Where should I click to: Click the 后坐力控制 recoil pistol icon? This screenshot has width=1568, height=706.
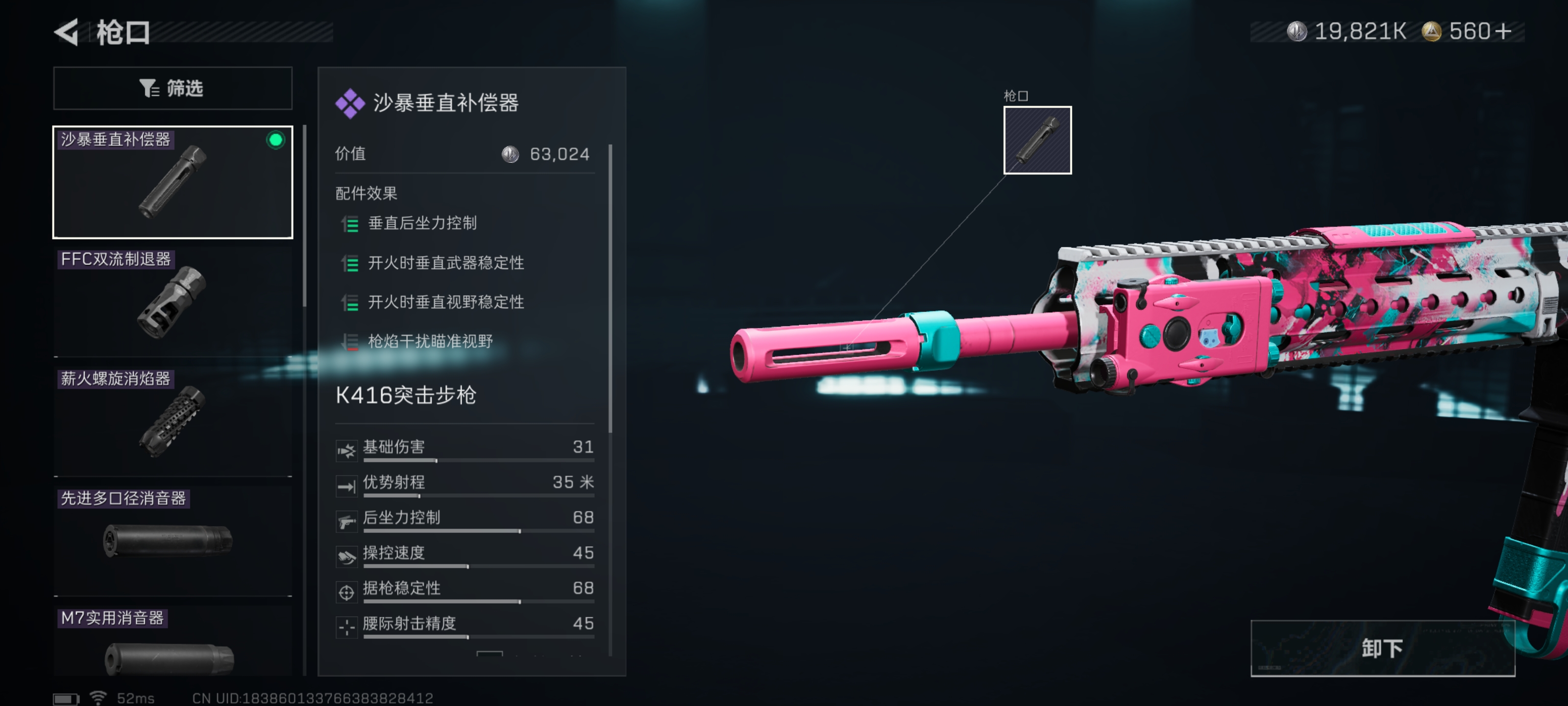[346, 522]
